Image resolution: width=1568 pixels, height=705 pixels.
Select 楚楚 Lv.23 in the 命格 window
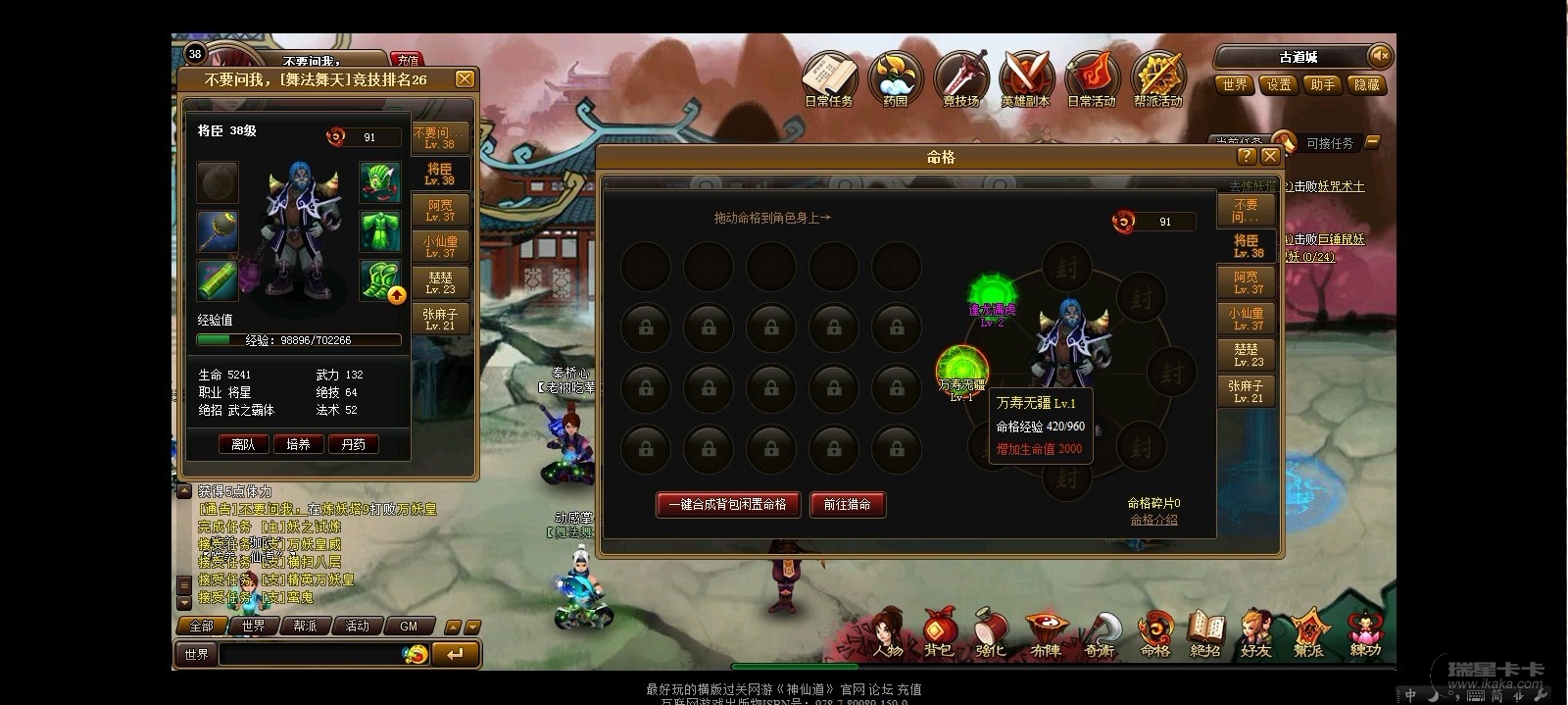[x=1247, y=355]
